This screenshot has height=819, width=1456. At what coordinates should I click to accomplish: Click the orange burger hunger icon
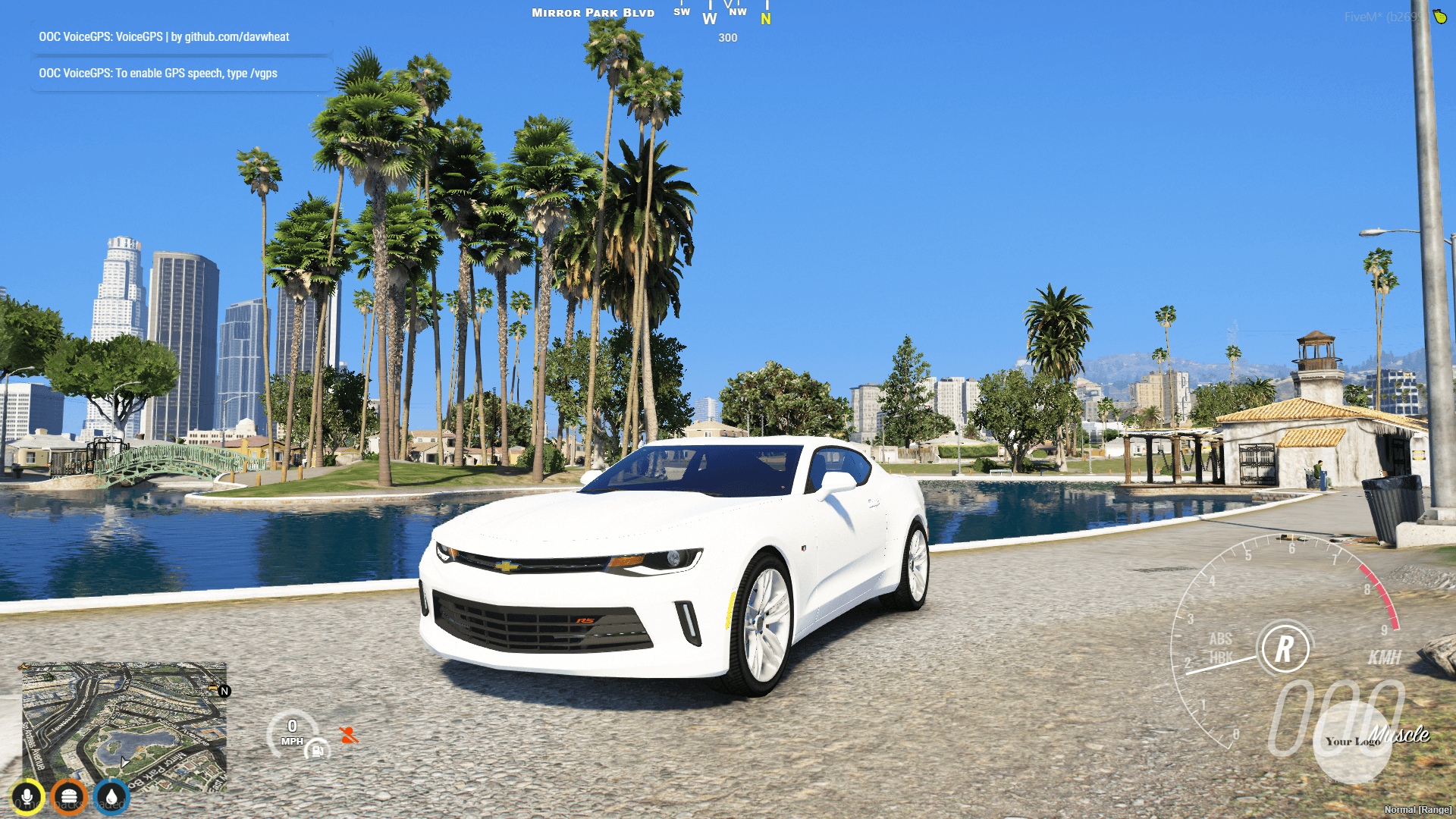(x=68, y=796)
